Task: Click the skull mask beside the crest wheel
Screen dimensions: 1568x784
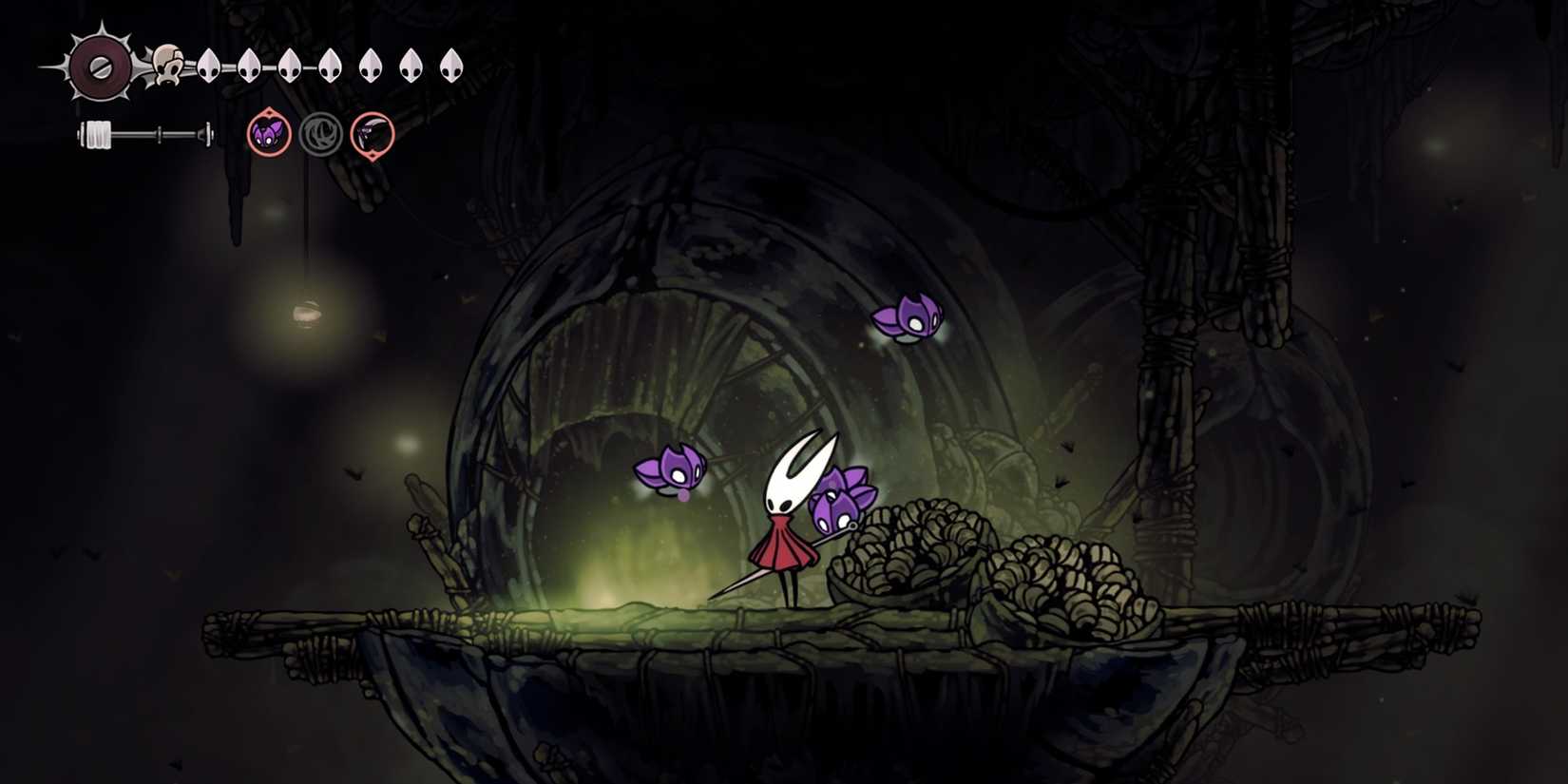Action: pos(169,64)
